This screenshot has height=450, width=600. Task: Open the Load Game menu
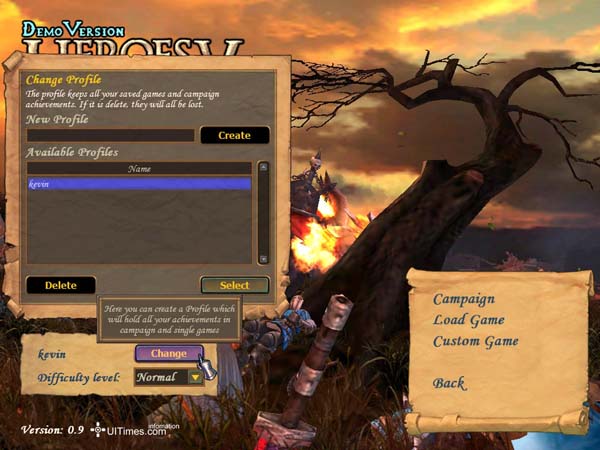468,320
